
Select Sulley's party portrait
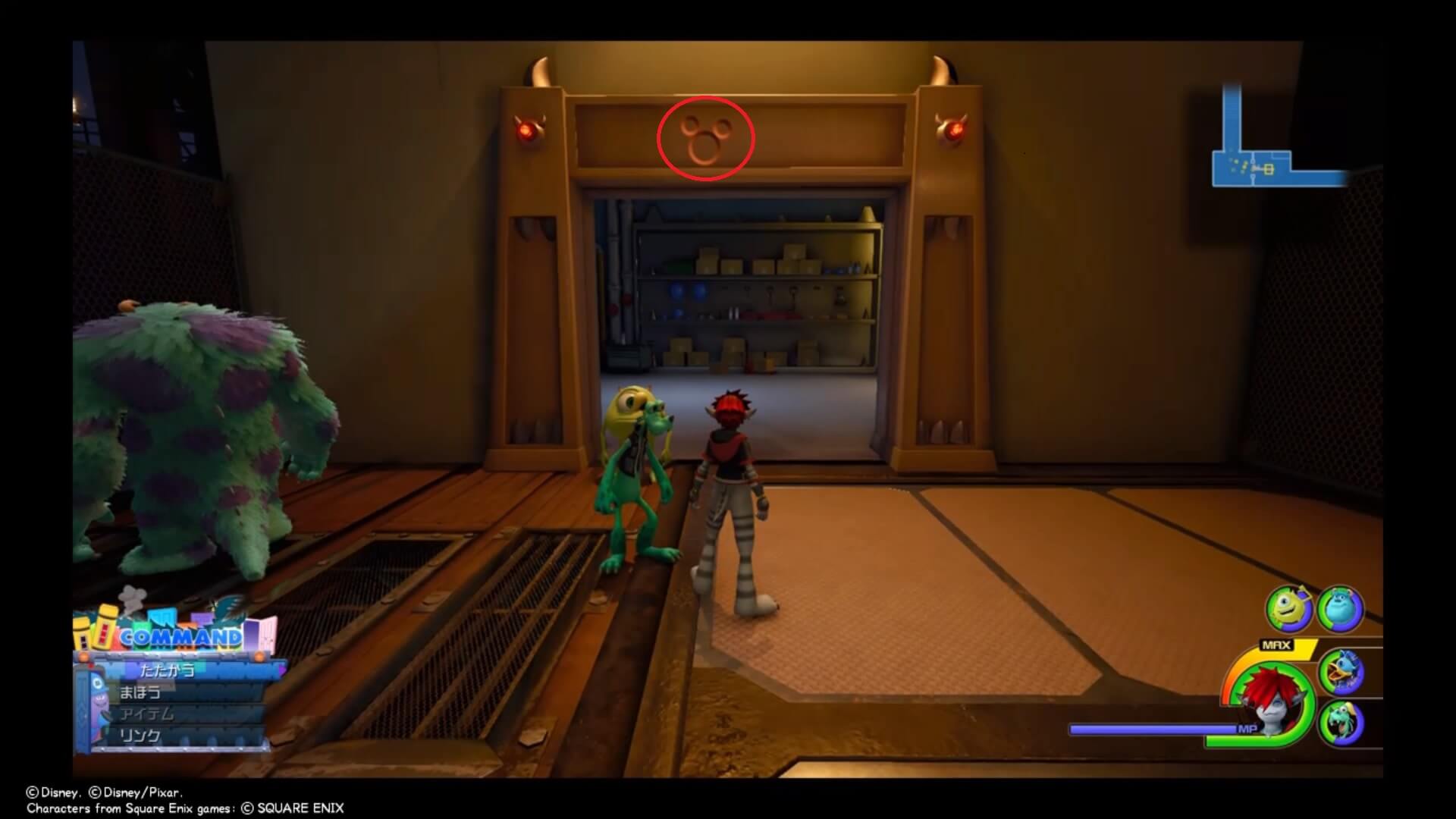[1340, 608]
